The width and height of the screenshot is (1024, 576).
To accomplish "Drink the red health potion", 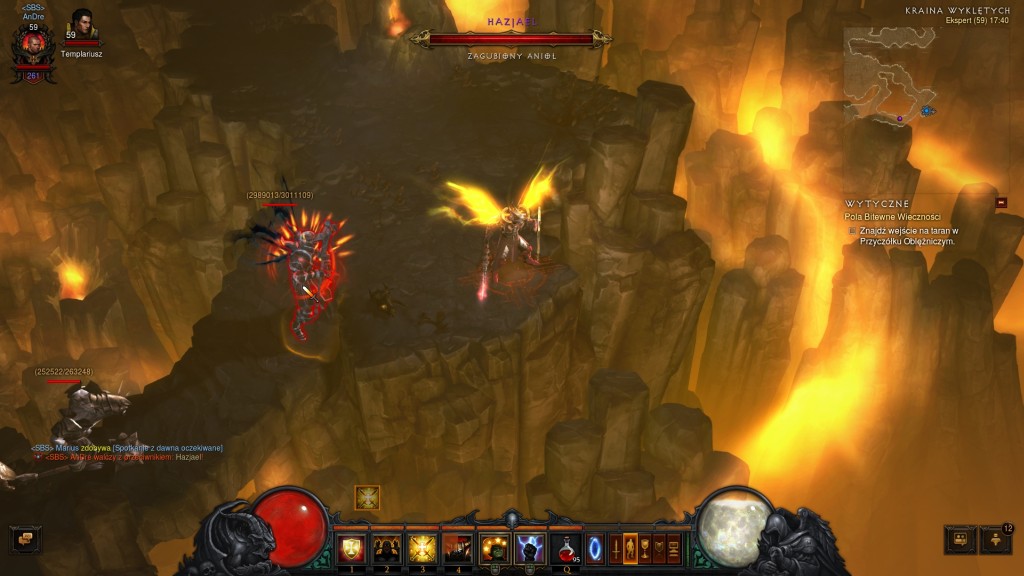I will [x=566, y=548].
